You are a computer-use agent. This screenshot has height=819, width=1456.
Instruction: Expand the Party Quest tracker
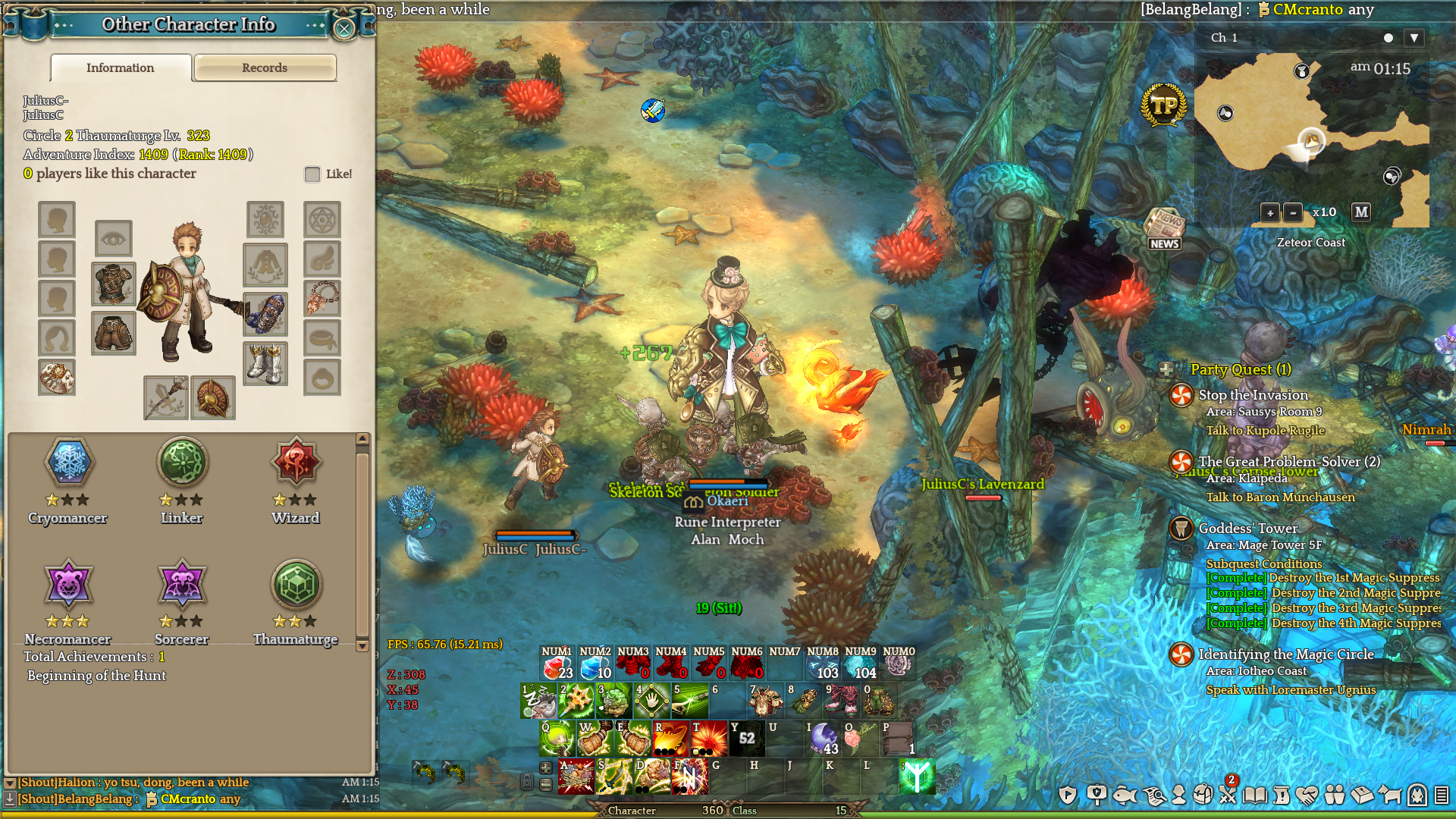(x=1166, y=370)
